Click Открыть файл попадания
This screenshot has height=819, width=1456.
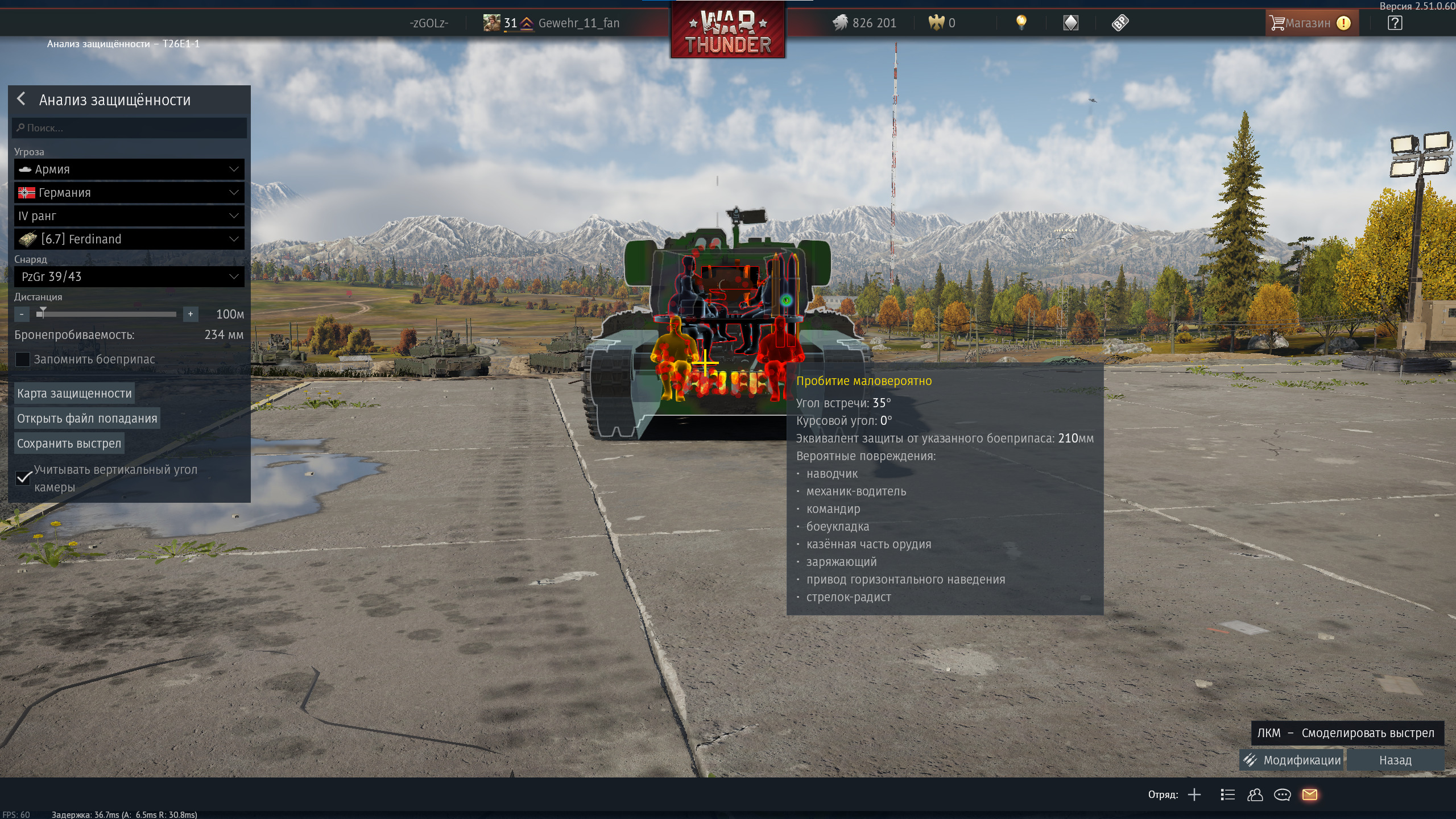(x=87, y=419)
